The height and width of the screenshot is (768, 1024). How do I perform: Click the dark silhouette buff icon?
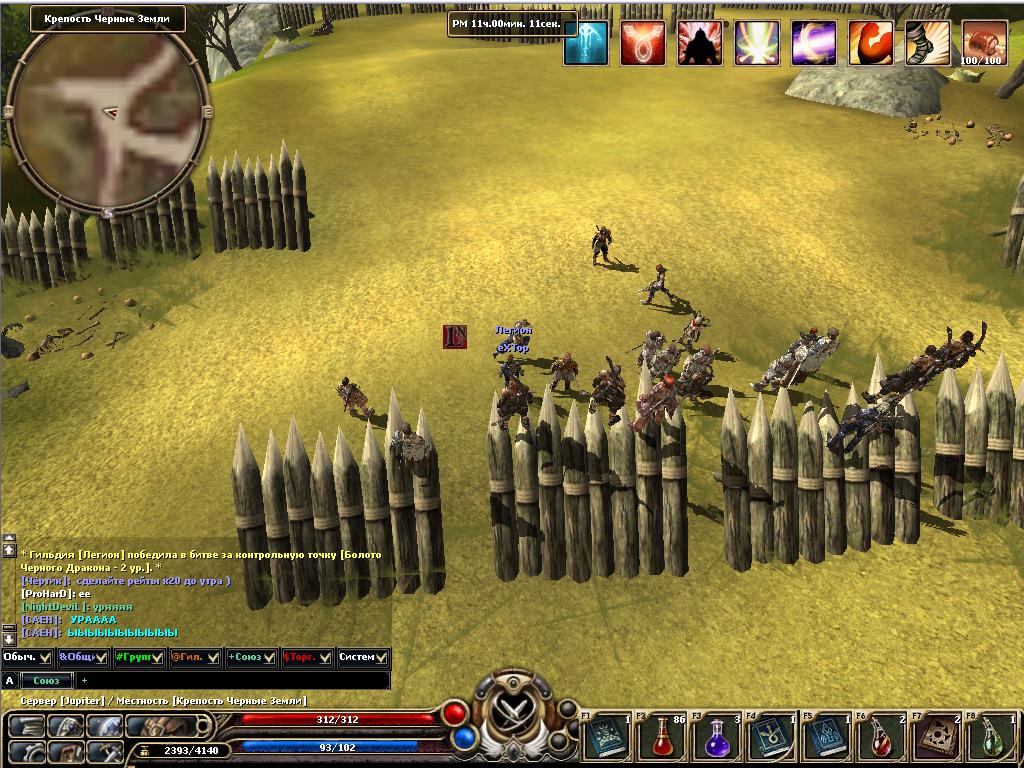(x=700, y=43)
